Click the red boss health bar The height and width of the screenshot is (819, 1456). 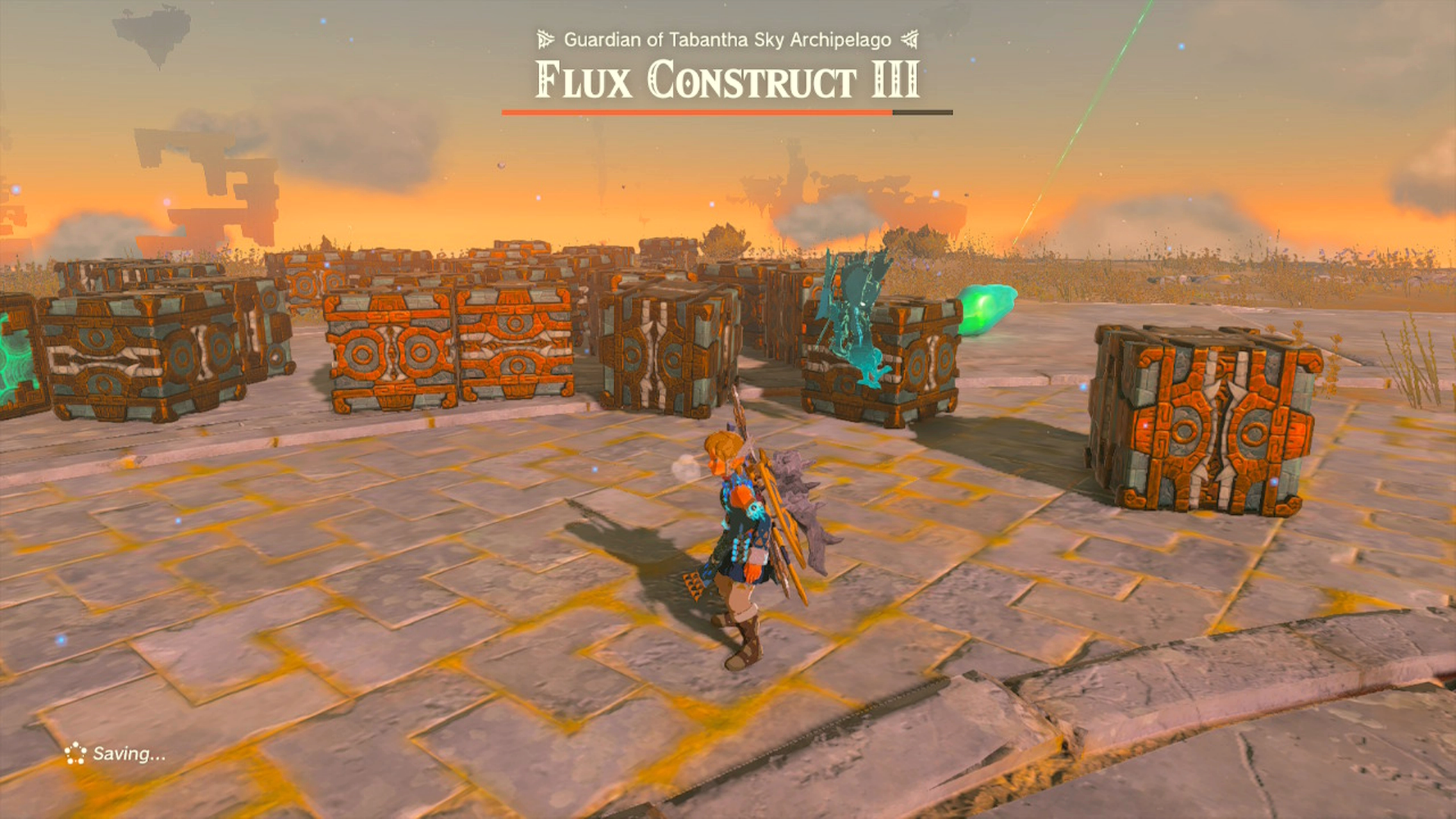pos(694,111)
